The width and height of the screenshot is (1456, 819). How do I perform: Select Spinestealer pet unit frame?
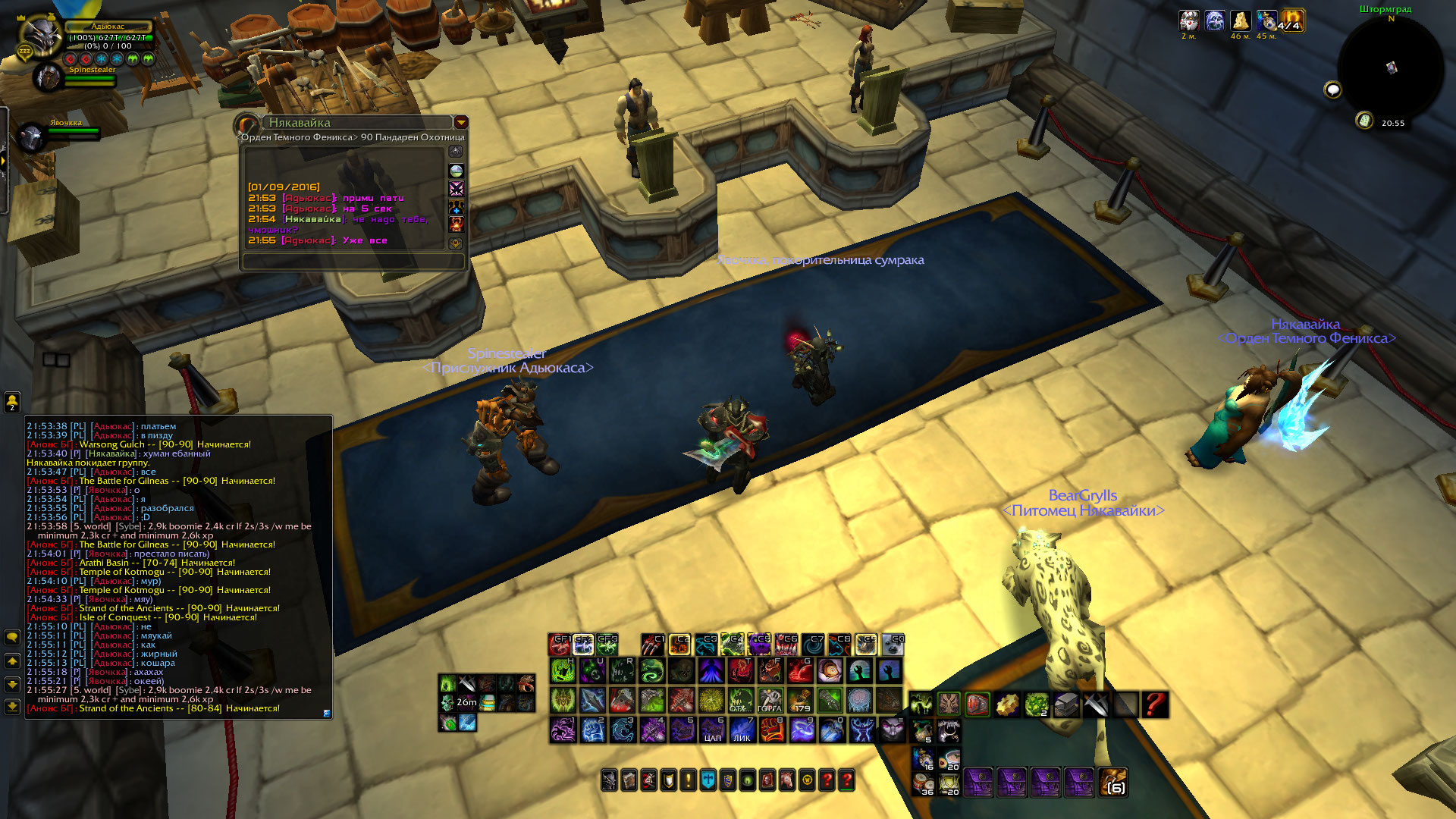coord(49,77)
